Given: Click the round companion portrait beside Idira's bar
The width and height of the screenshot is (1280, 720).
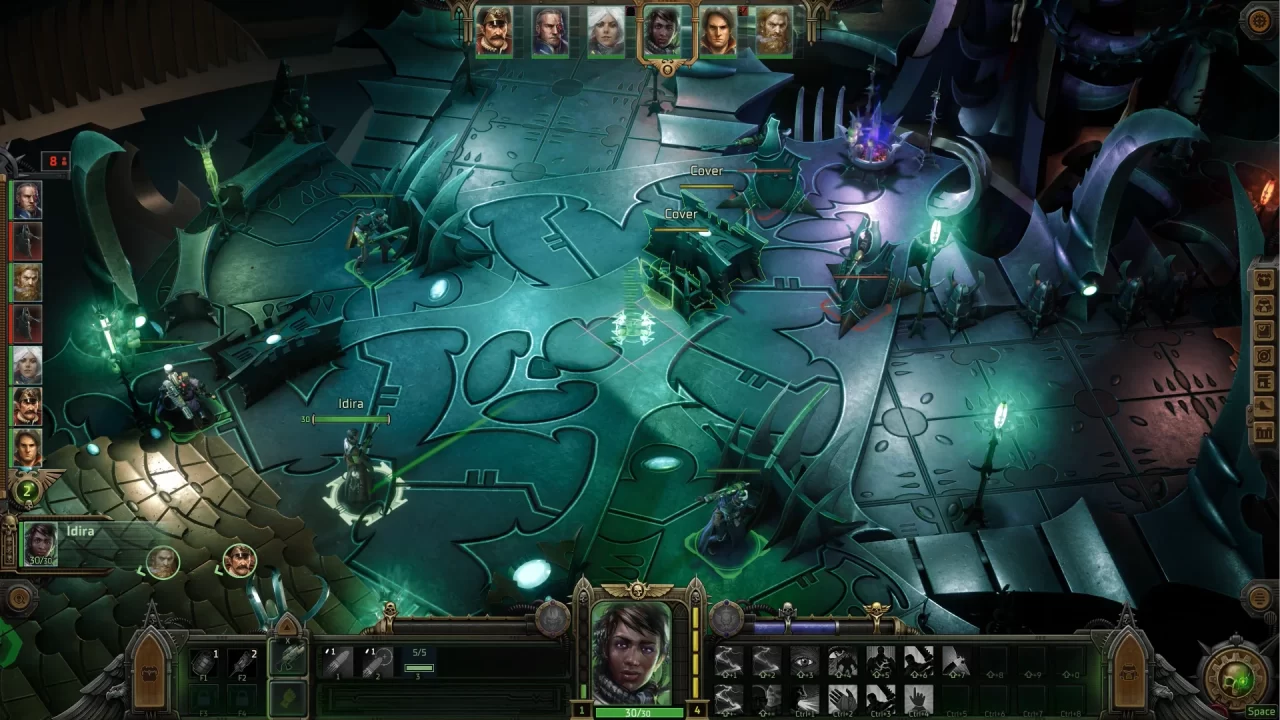Looking at the screenshot, I should [x=161, y=561].
